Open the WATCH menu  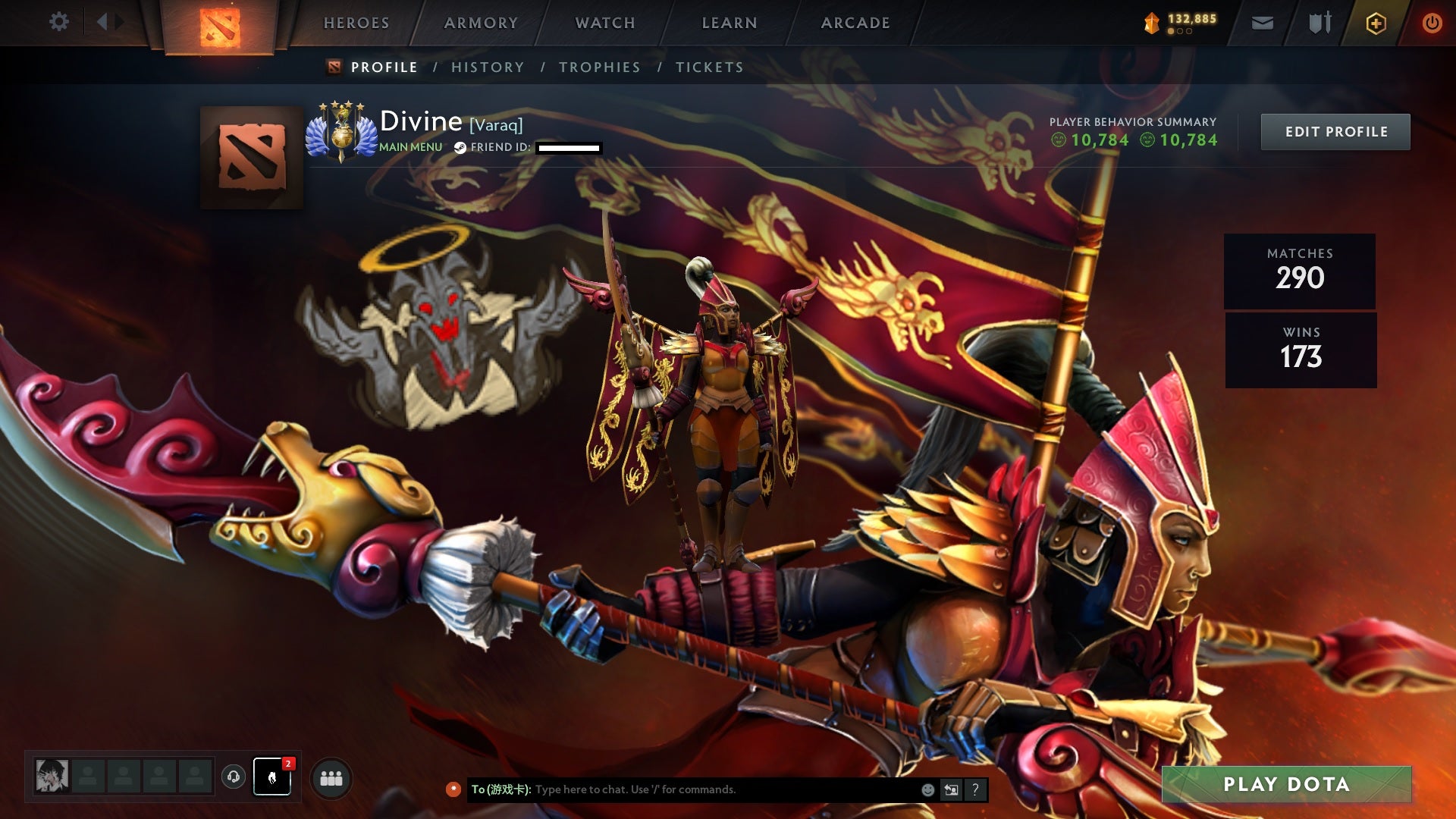(x=604, y=23)
